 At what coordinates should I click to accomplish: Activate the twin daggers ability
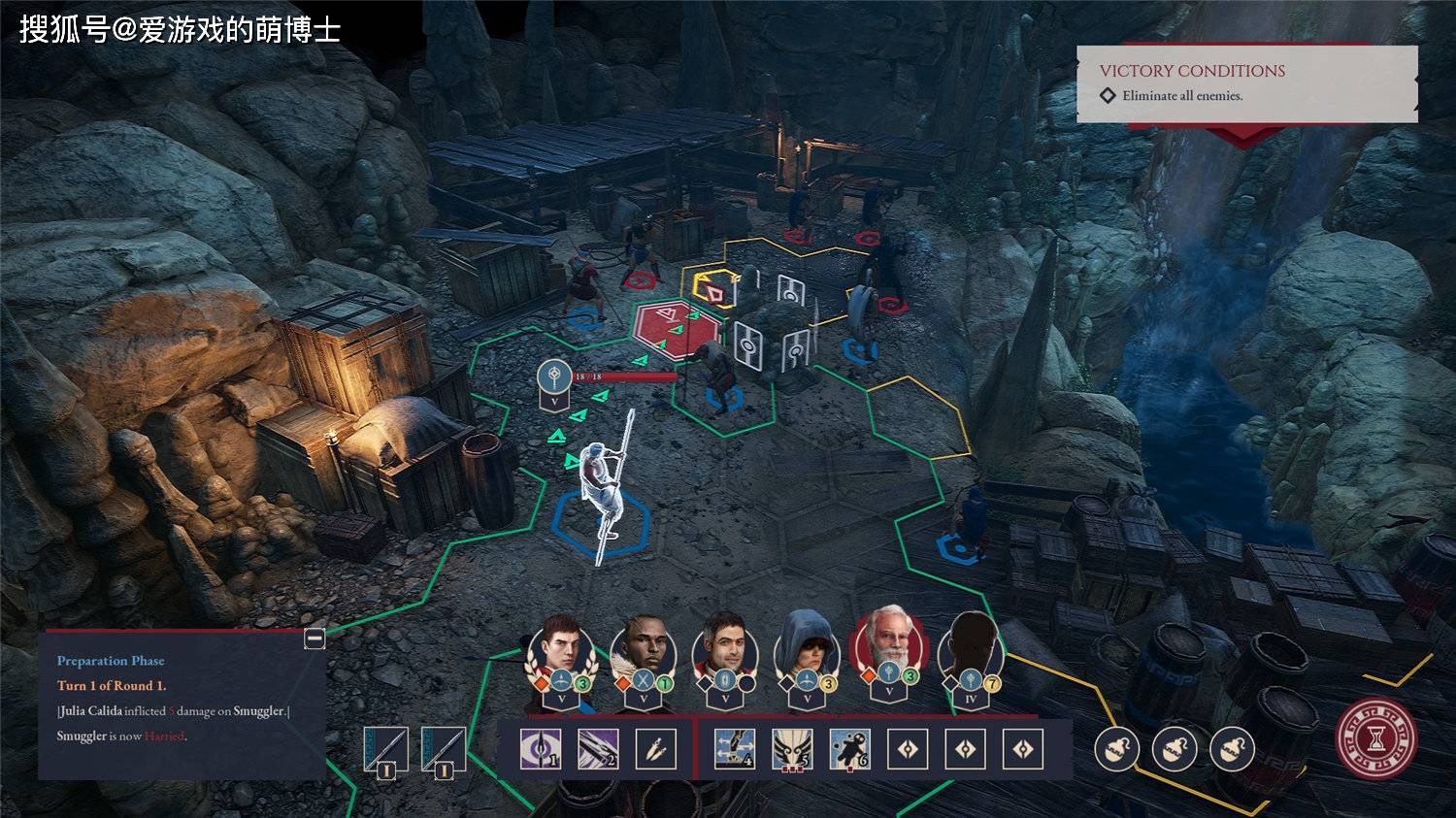655,749
